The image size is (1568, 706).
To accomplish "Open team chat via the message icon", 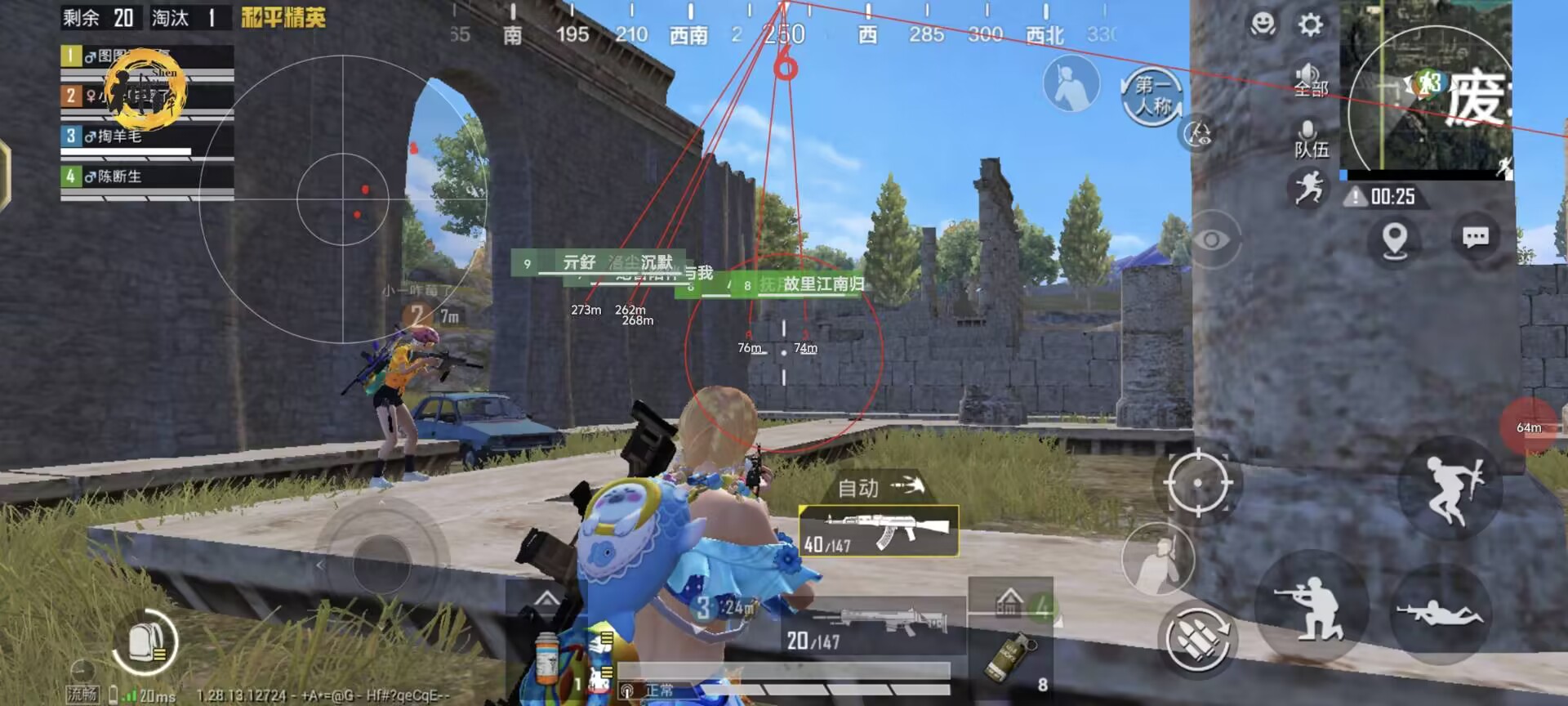I will pos(1477,238).
